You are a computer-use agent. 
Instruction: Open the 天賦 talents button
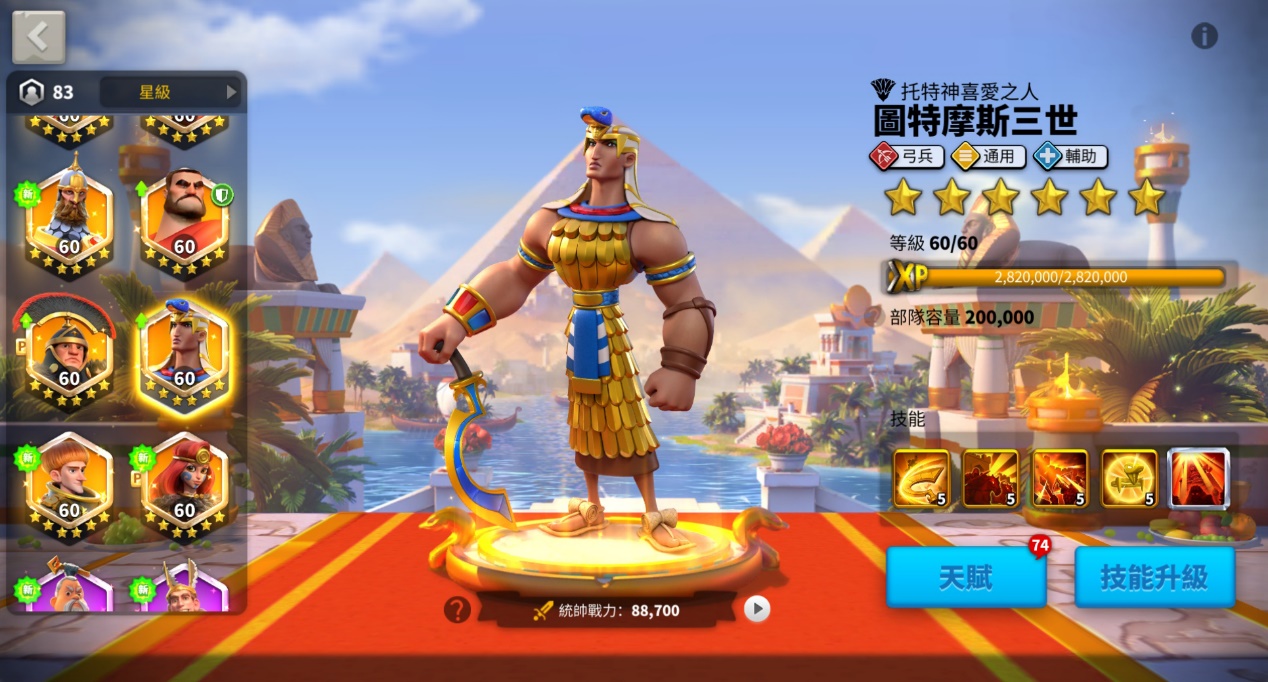pos(965,577)
